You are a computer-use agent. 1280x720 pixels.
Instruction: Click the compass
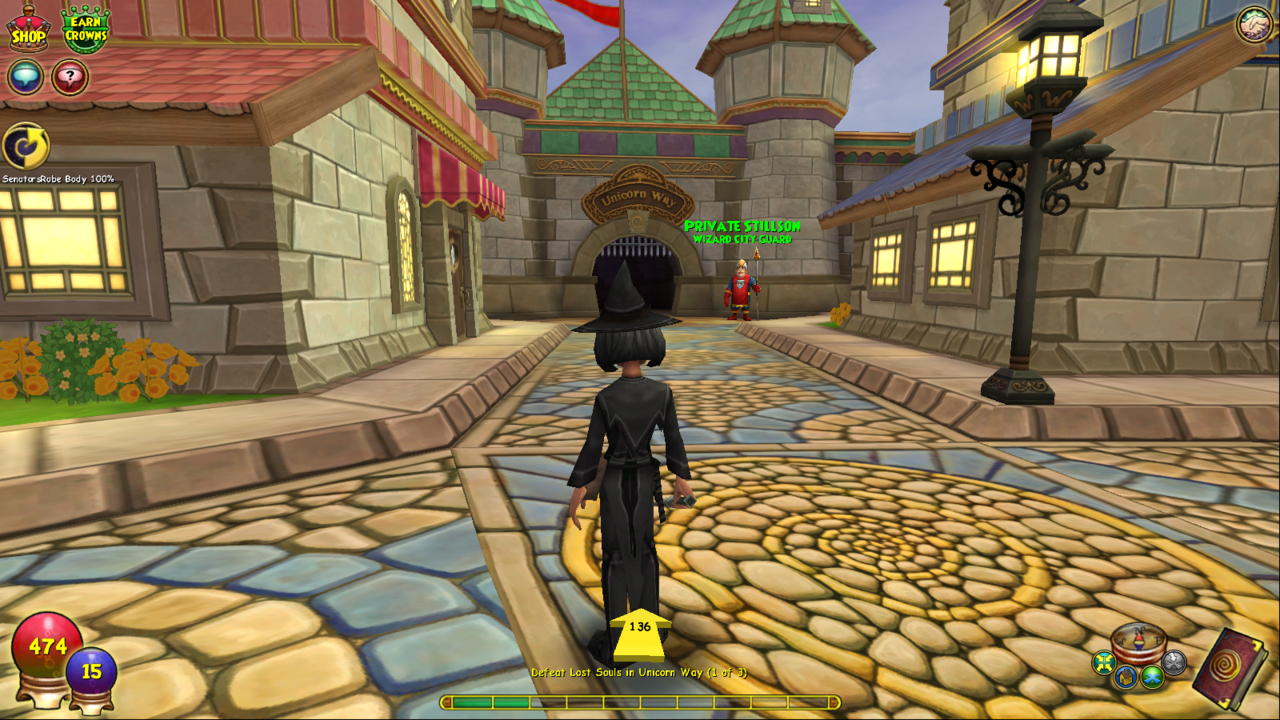[x=1140, y=642]
